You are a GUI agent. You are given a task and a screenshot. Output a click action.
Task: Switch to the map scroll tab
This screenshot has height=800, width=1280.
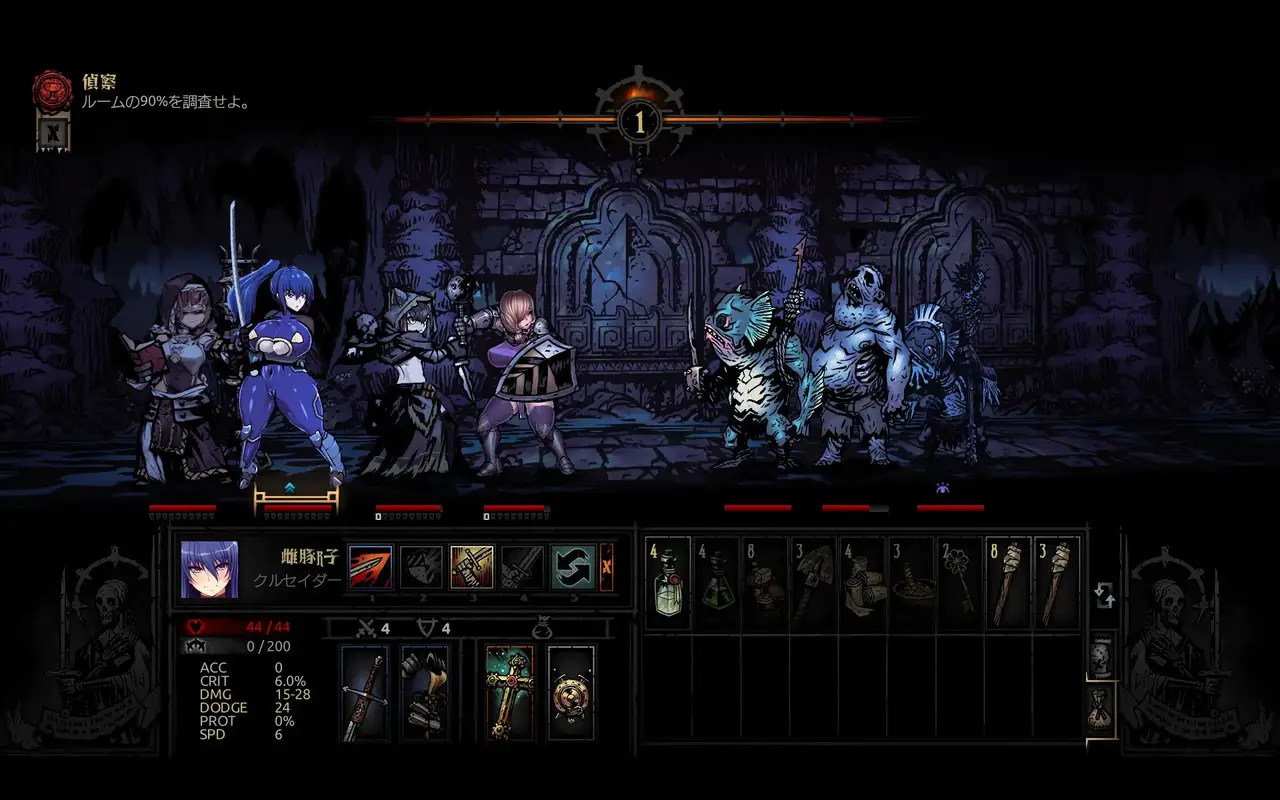pyautogui.click(x=1101, y=656)
